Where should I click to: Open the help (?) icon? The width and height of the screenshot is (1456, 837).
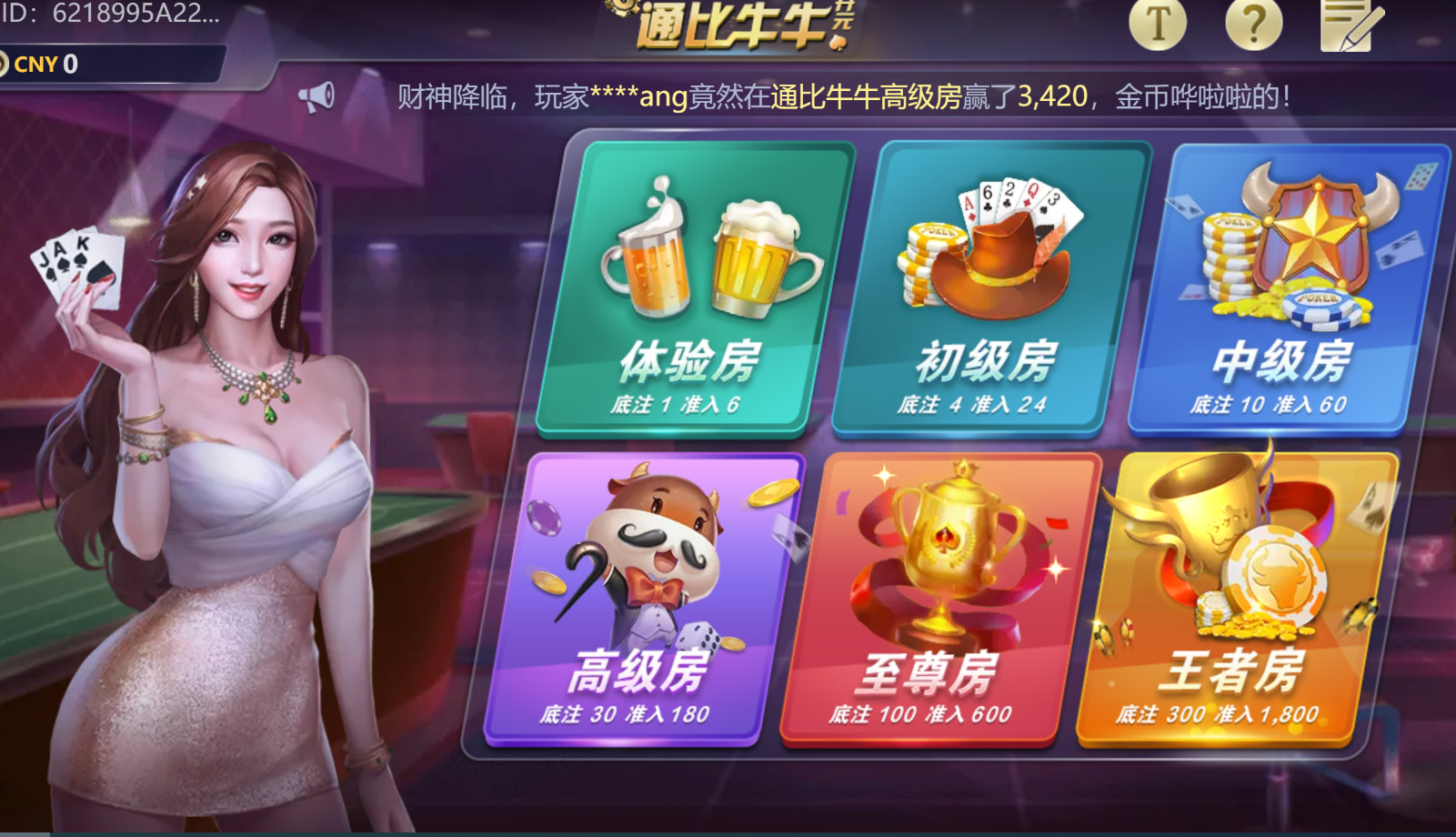pos(1253,25)
